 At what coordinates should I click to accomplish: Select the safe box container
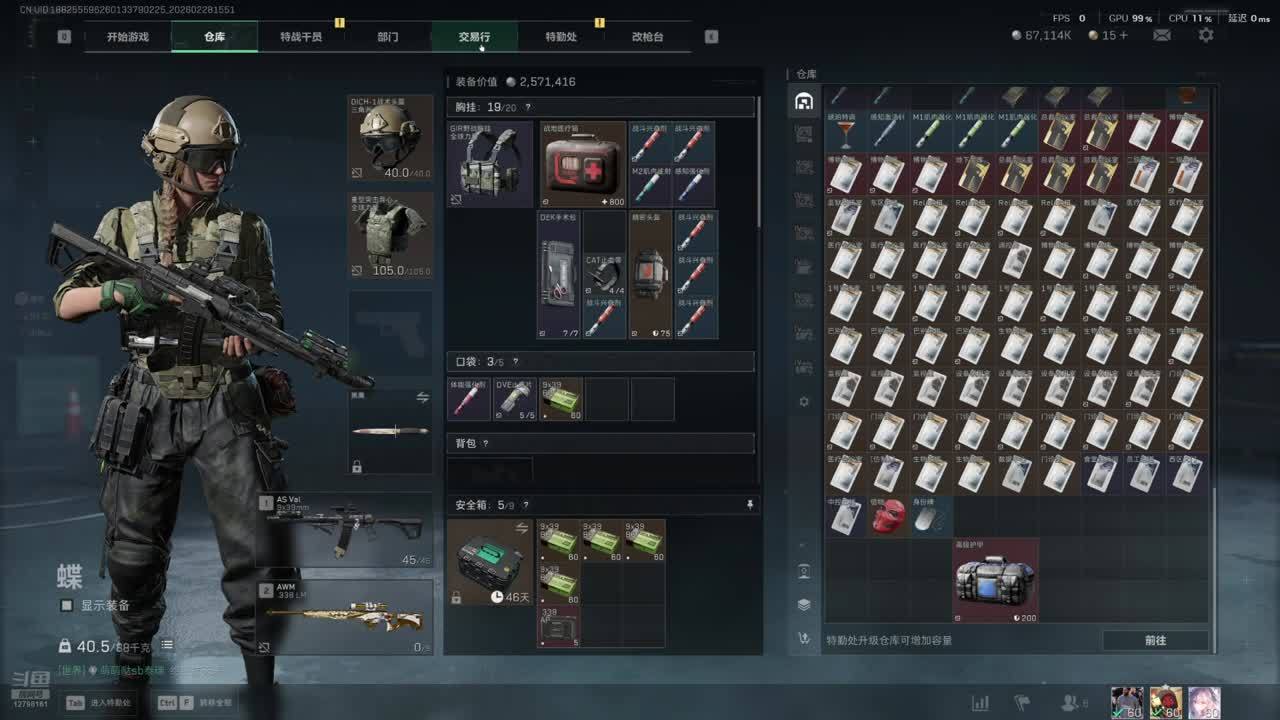tap(490, 562)
